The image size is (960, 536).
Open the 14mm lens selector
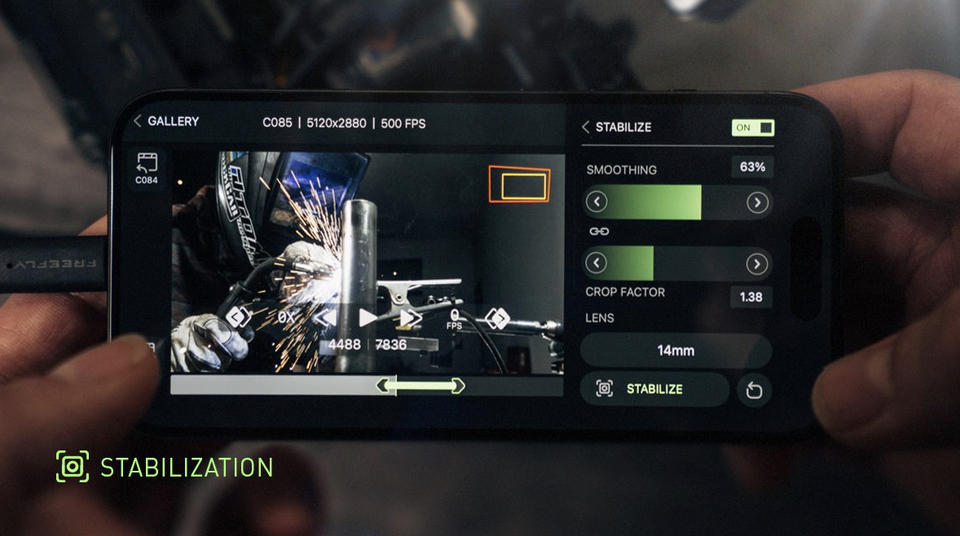(675, 351)
